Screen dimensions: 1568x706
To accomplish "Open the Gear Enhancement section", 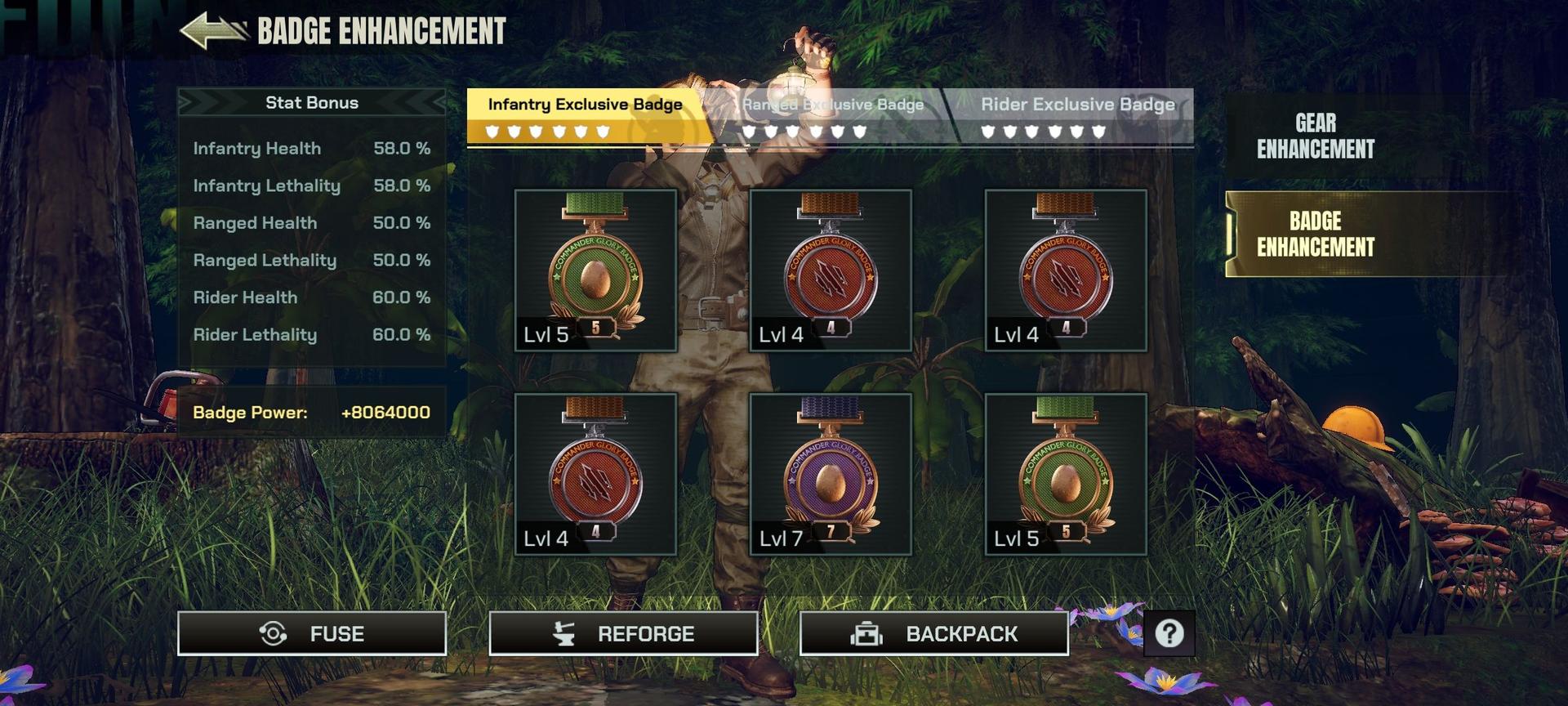I will pos(1315,136).
